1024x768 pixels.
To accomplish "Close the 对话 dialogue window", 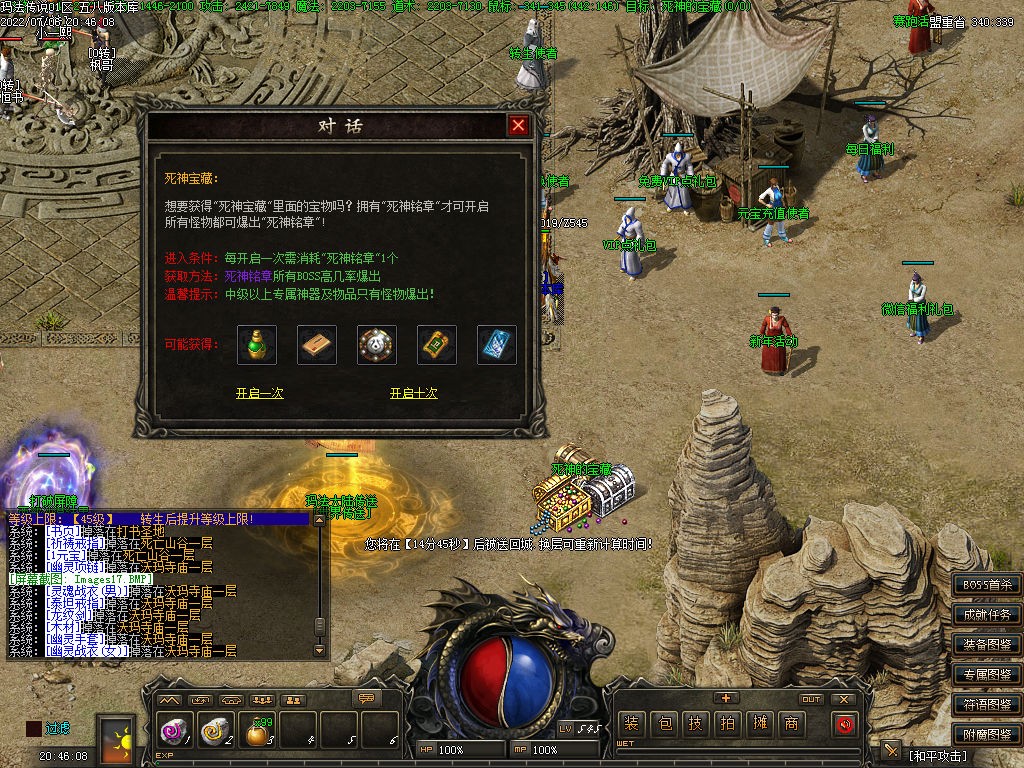I will (518, 126).
